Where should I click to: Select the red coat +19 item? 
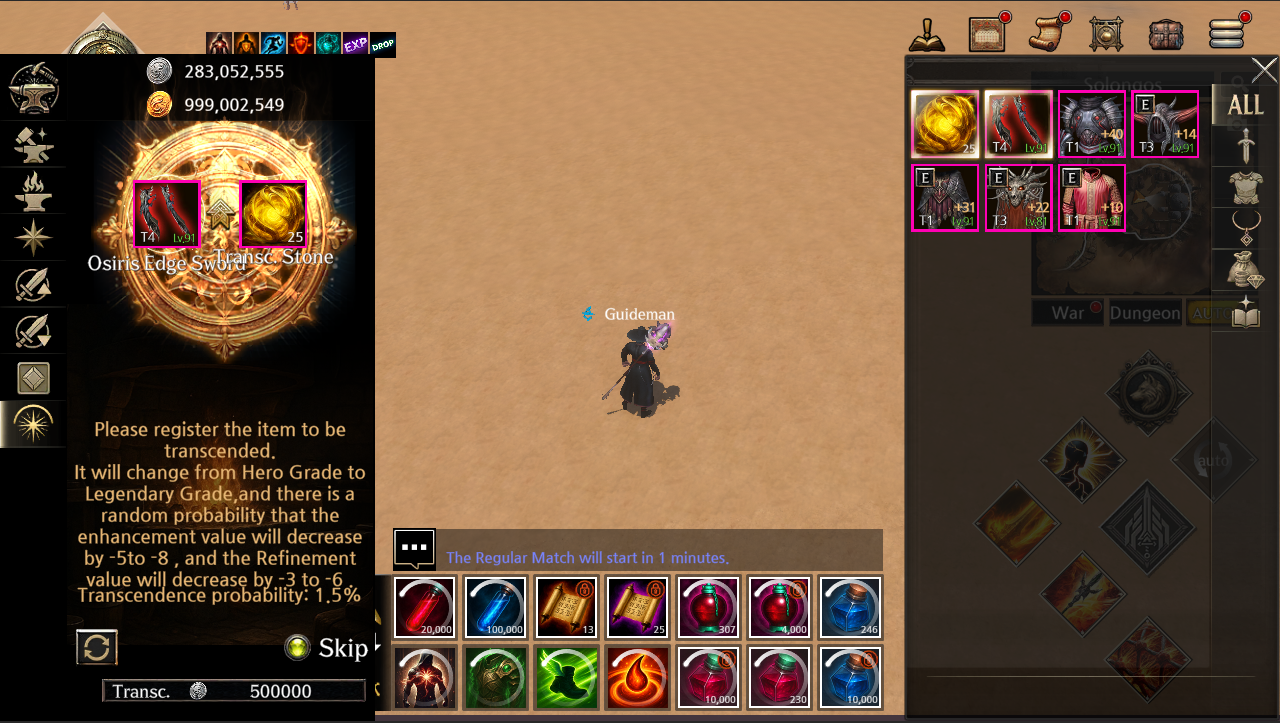tap(1091, 198)
